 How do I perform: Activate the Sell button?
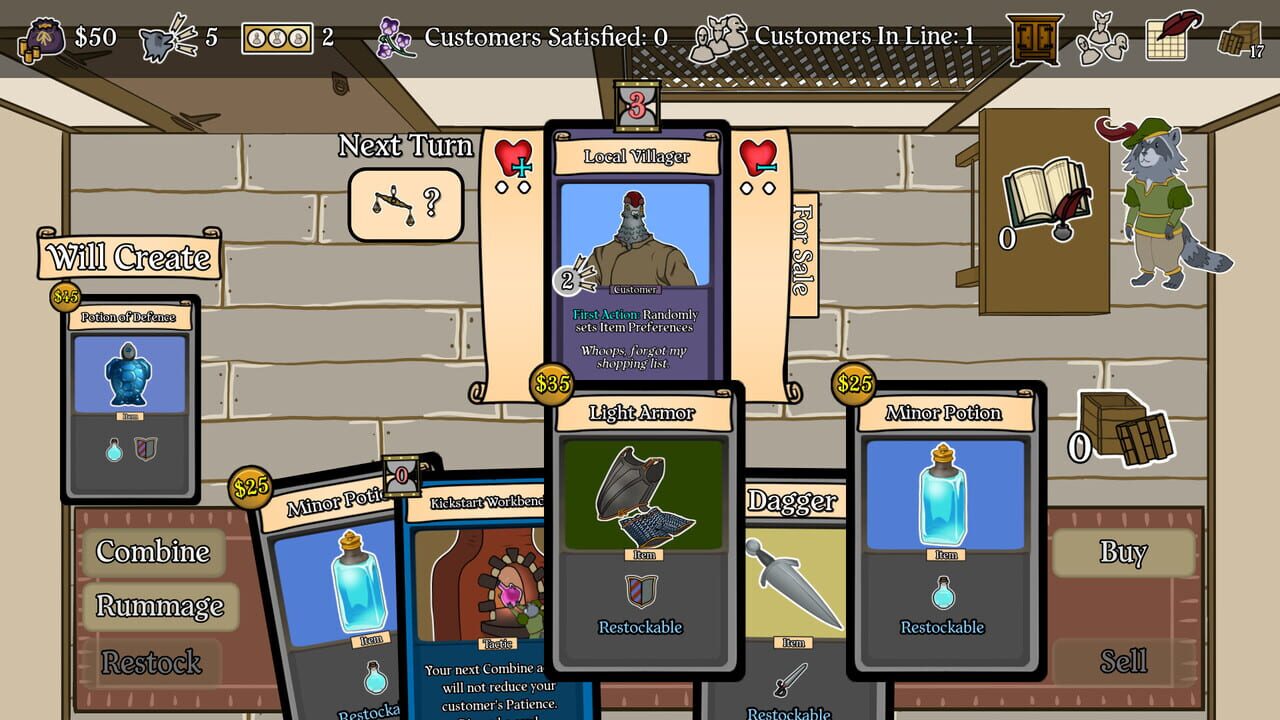1123,661
